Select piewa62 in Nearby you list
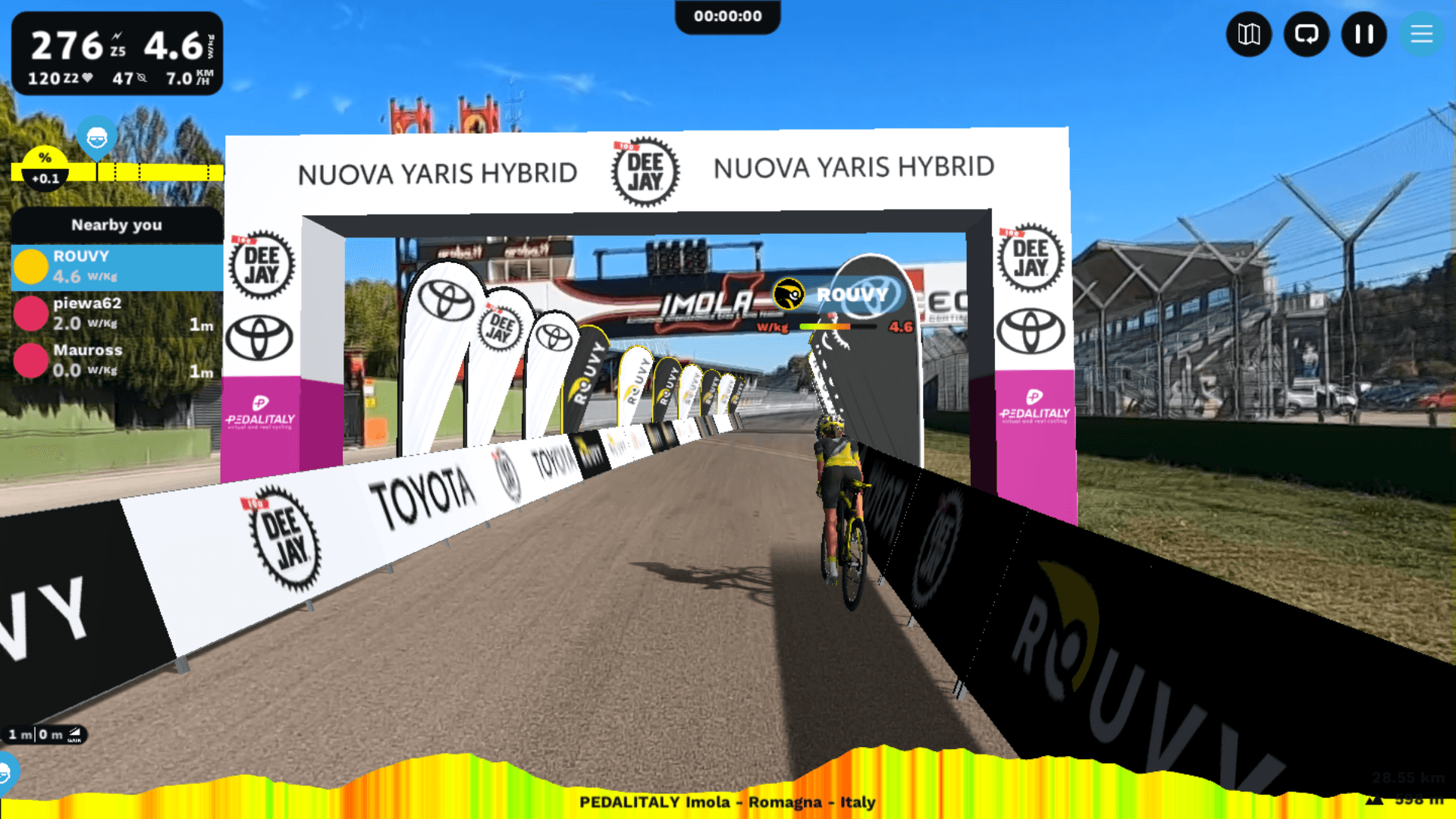This screenshot has height=819, width=1456. click(117, 313)
